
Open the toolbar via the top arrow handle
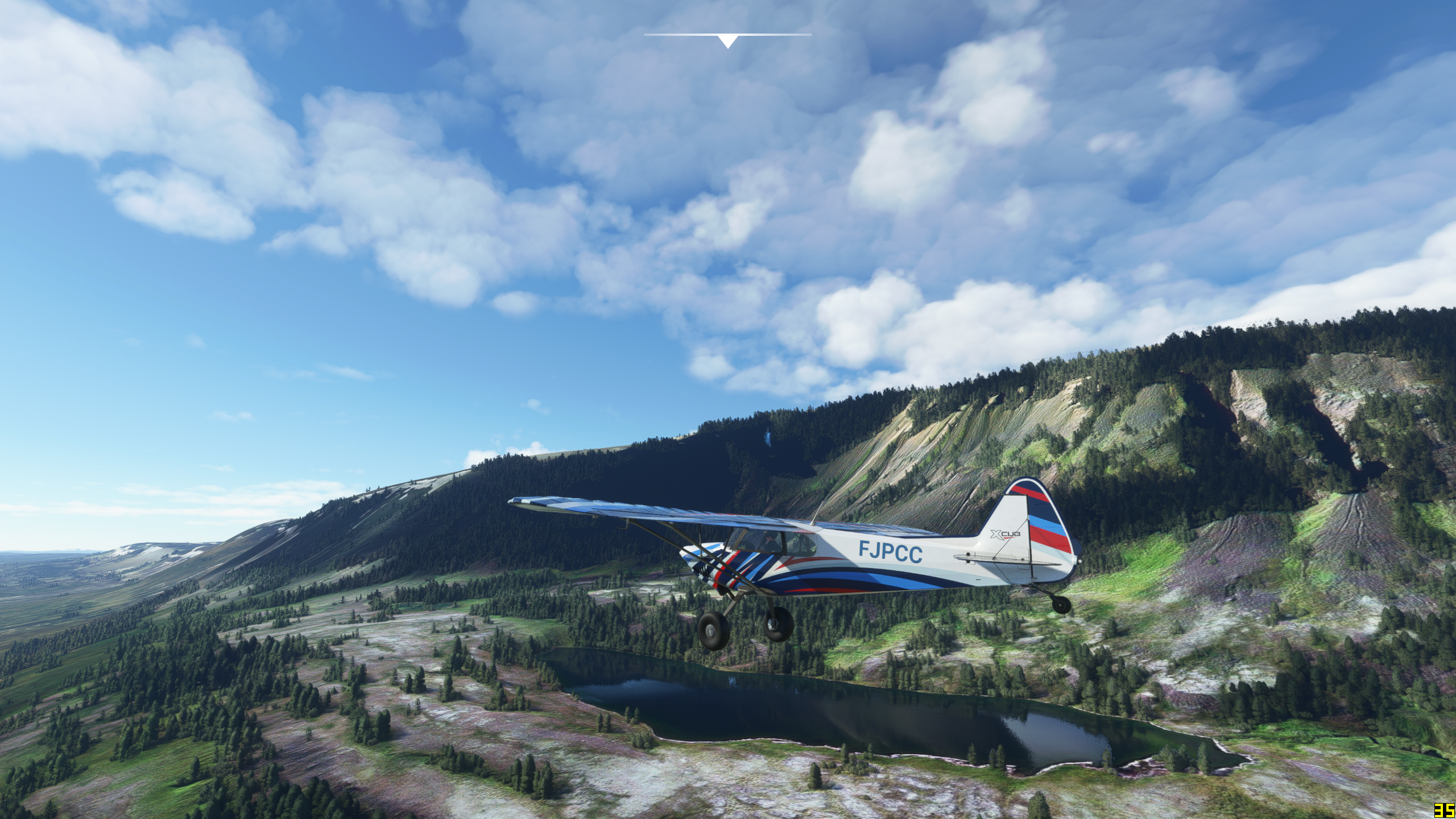[727, 41]
